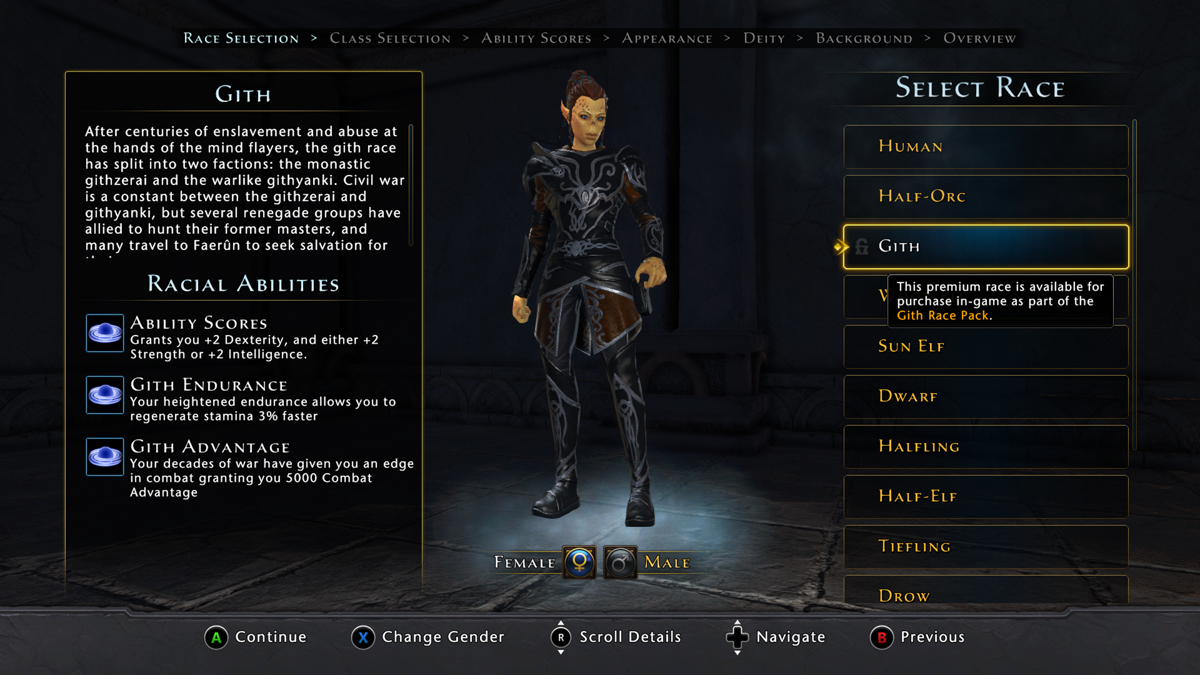Select the Human race
The width and height of the screenshot is (1200, 675).
(x=985, y=147)
